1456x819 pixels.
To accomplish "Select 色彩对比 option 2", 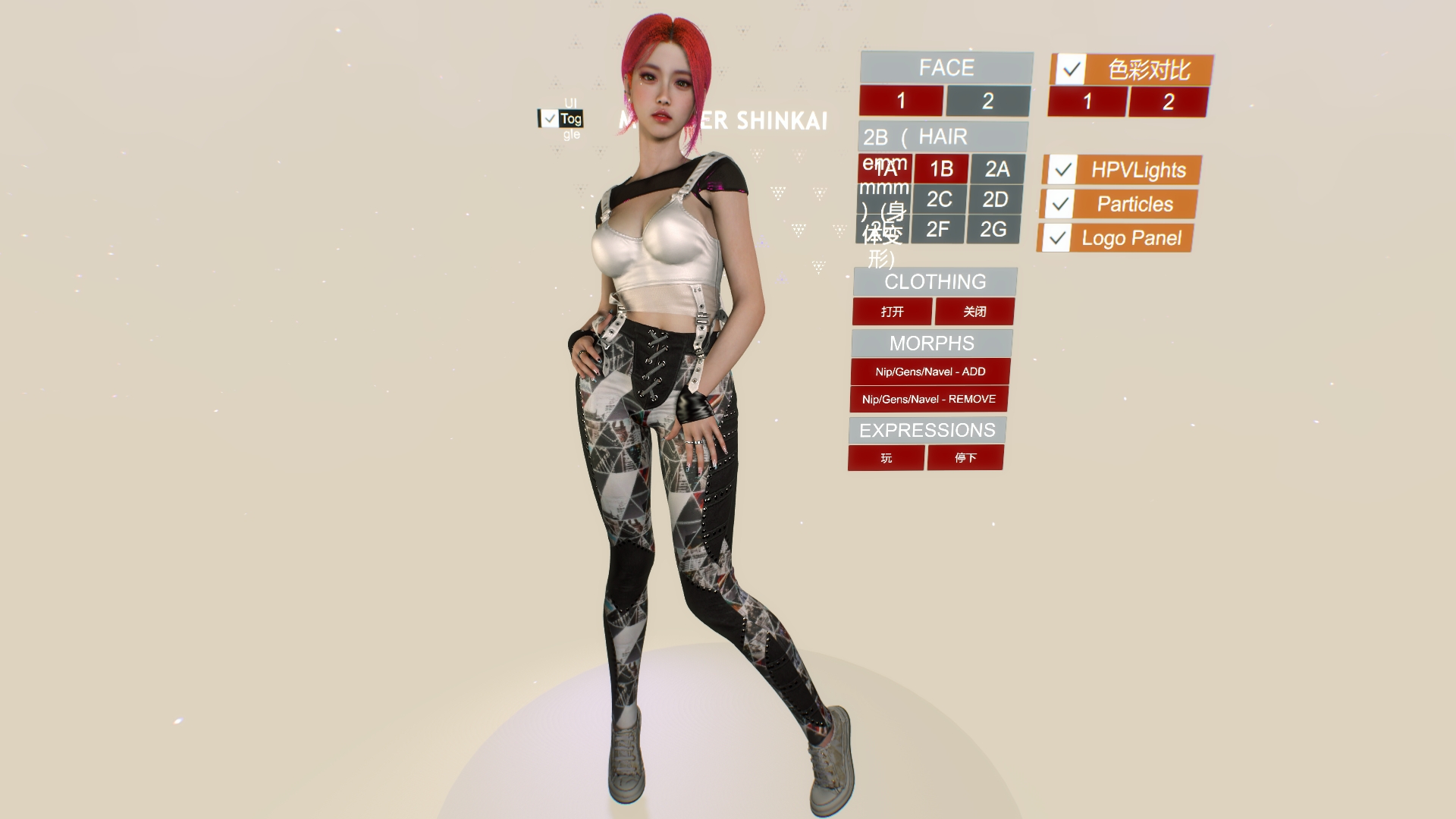I will pos(1168,102).
